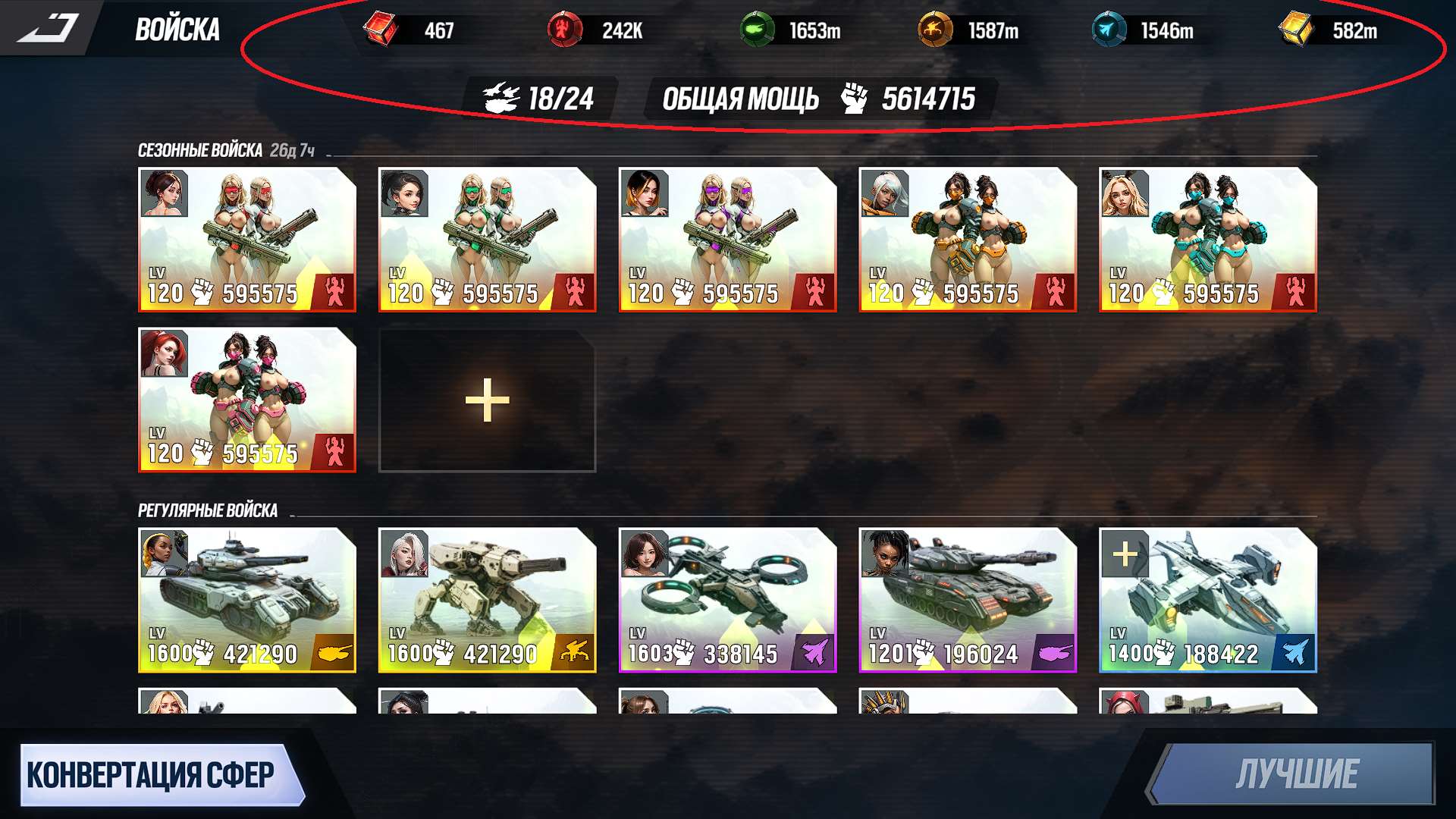Select the seasonal troop card with teal masks
This screenshot has width=1456, height=819.
[1207, 239]
